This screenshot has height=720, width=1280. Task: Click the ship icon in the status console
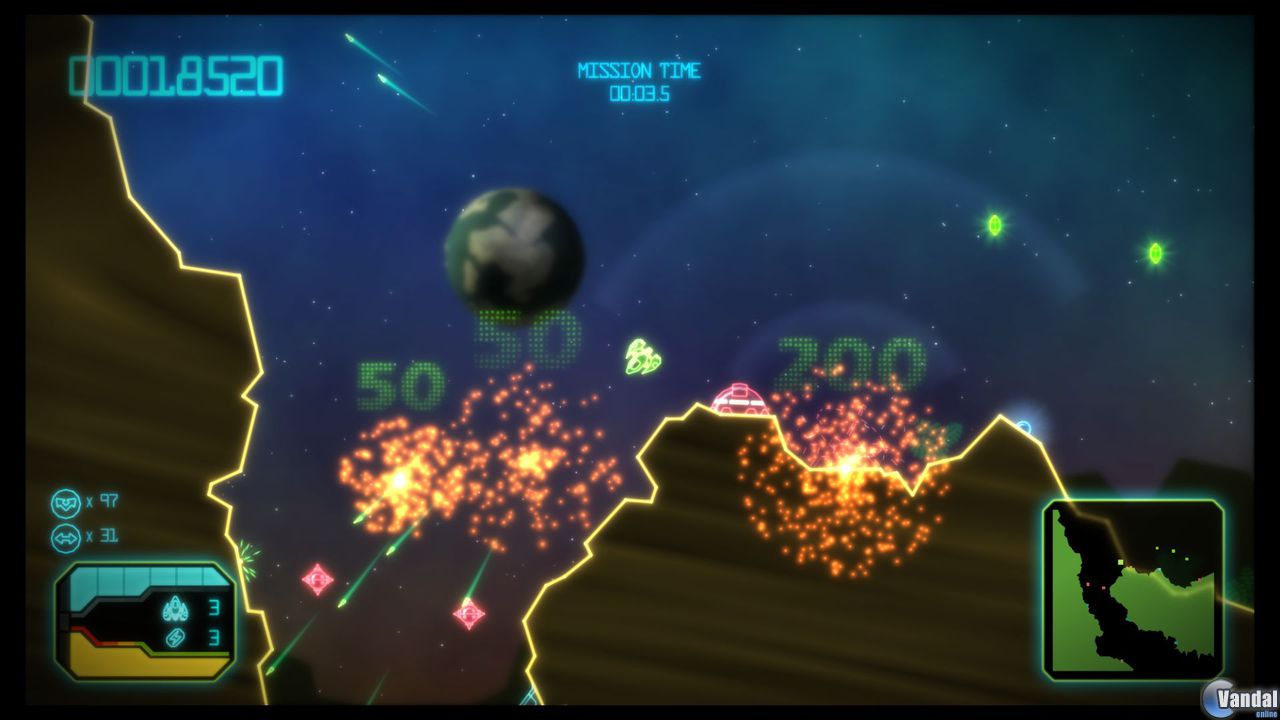tap(175, 608)
